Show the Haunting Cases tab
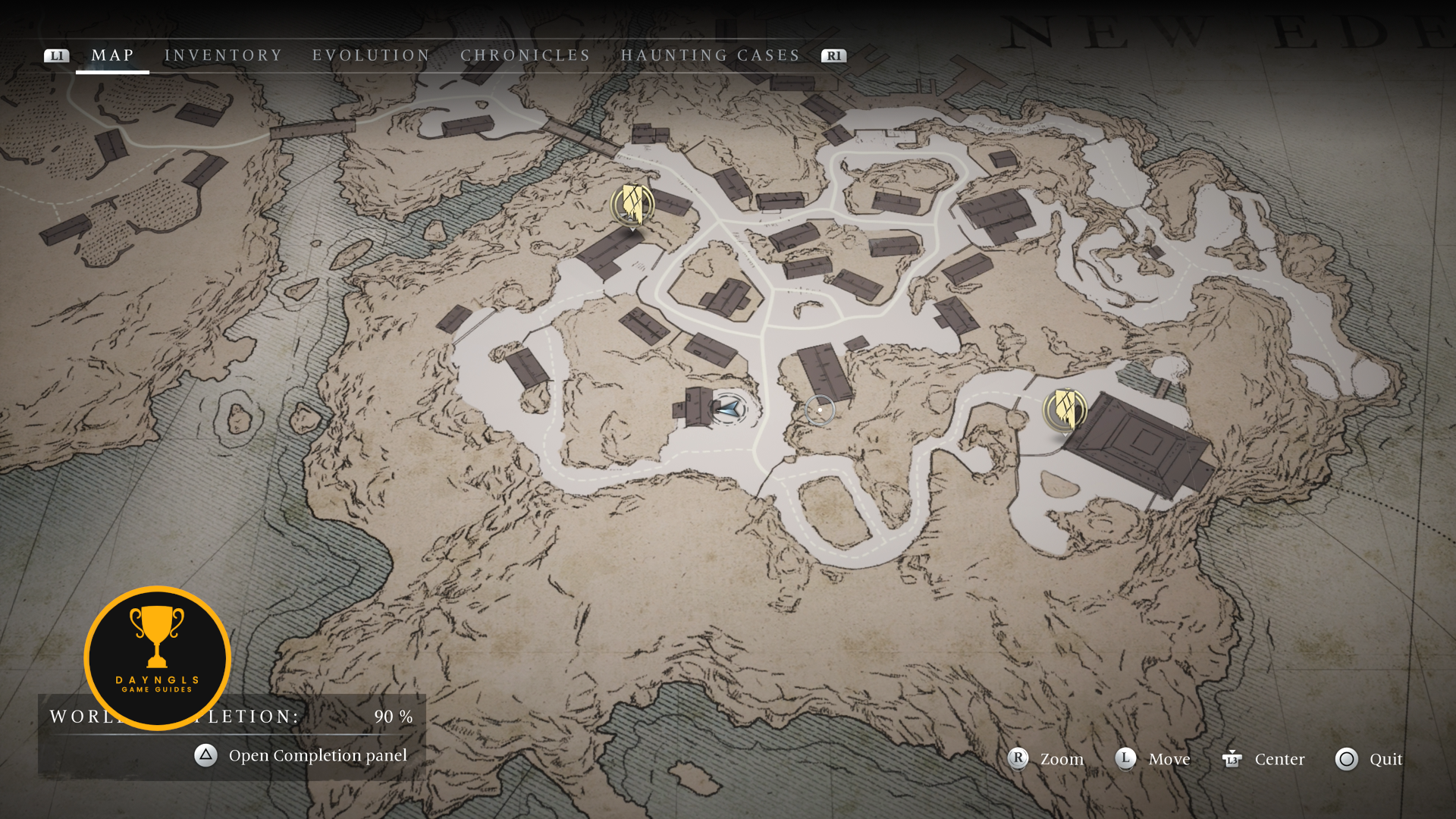The height and width of the screenshot is (819, 1456). 710,55
